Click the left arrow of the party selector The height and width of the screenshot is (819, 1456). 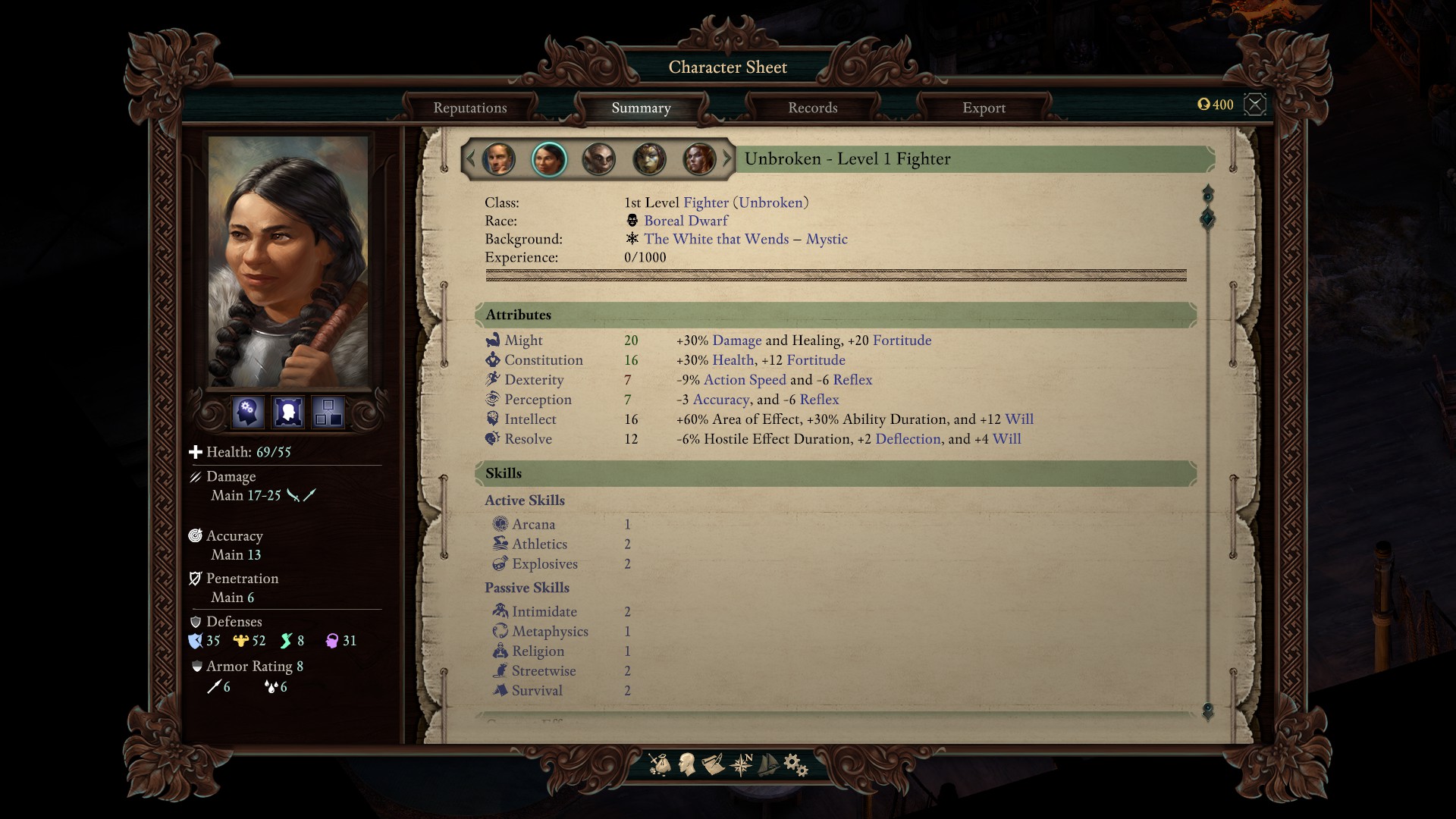pos(470,159)
